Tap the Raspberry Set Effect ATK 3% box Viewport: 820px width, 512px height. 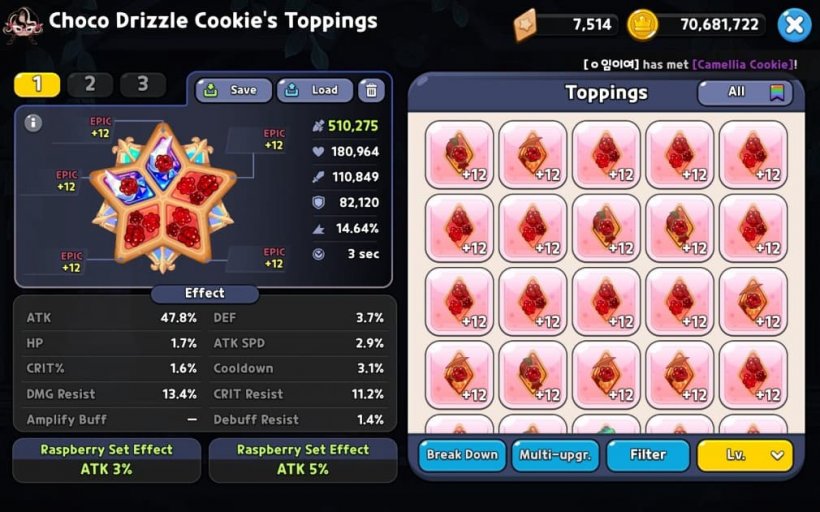click(107, 460)
